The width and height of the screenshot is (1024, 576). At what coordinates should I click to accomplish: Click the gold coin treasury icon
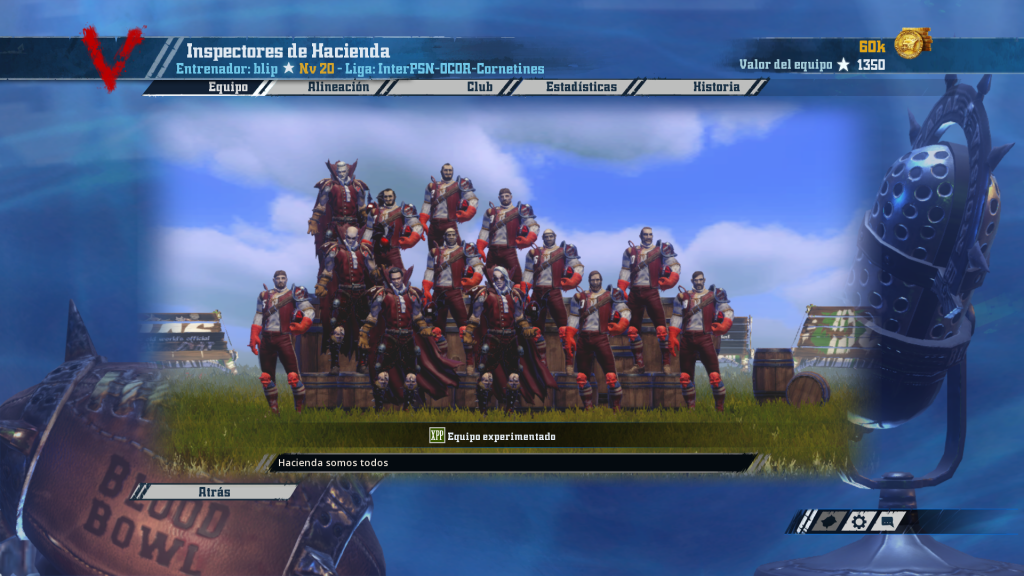pos(911,43)
